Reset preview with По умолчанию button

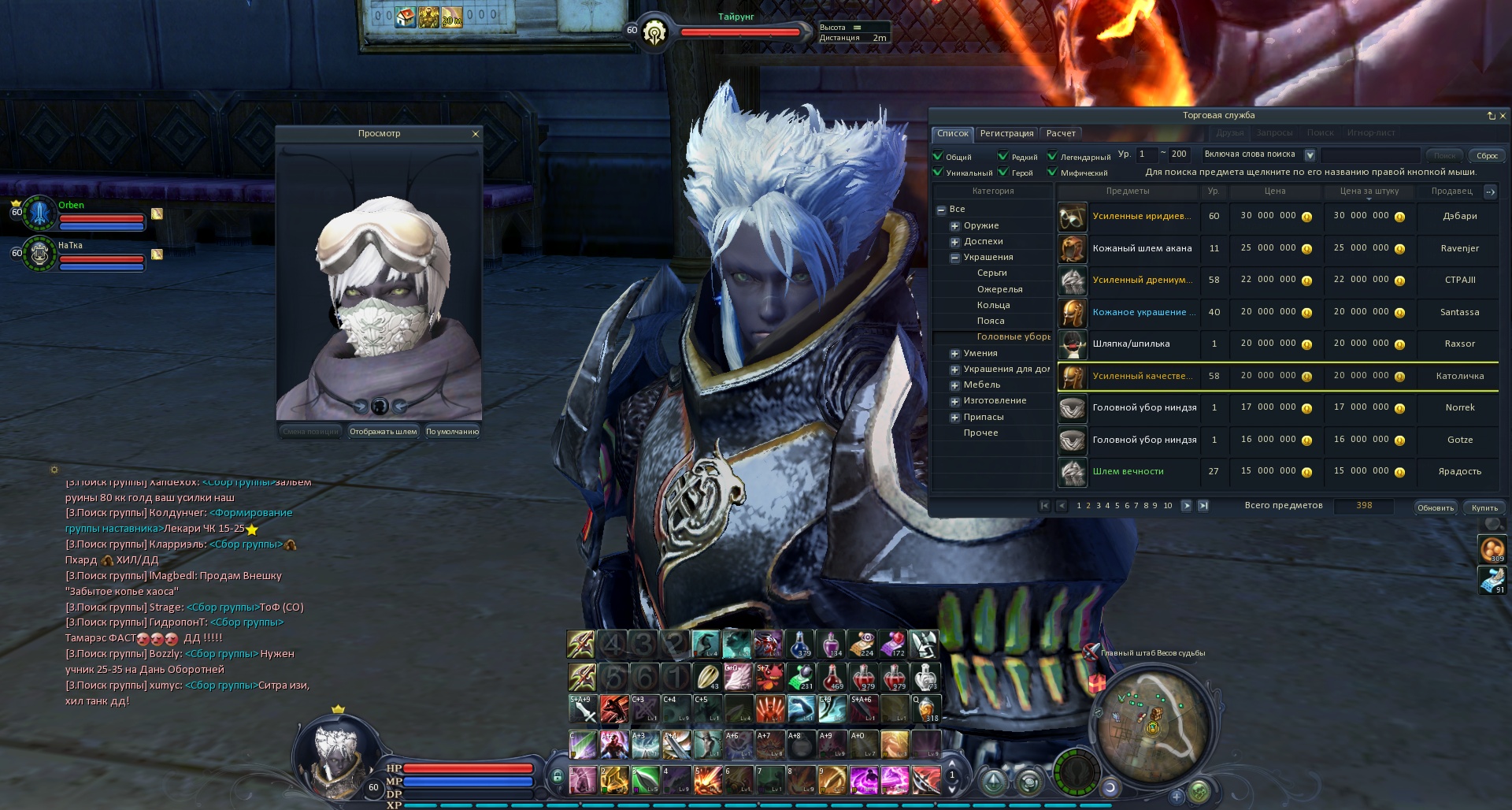(x=452, y=432)
